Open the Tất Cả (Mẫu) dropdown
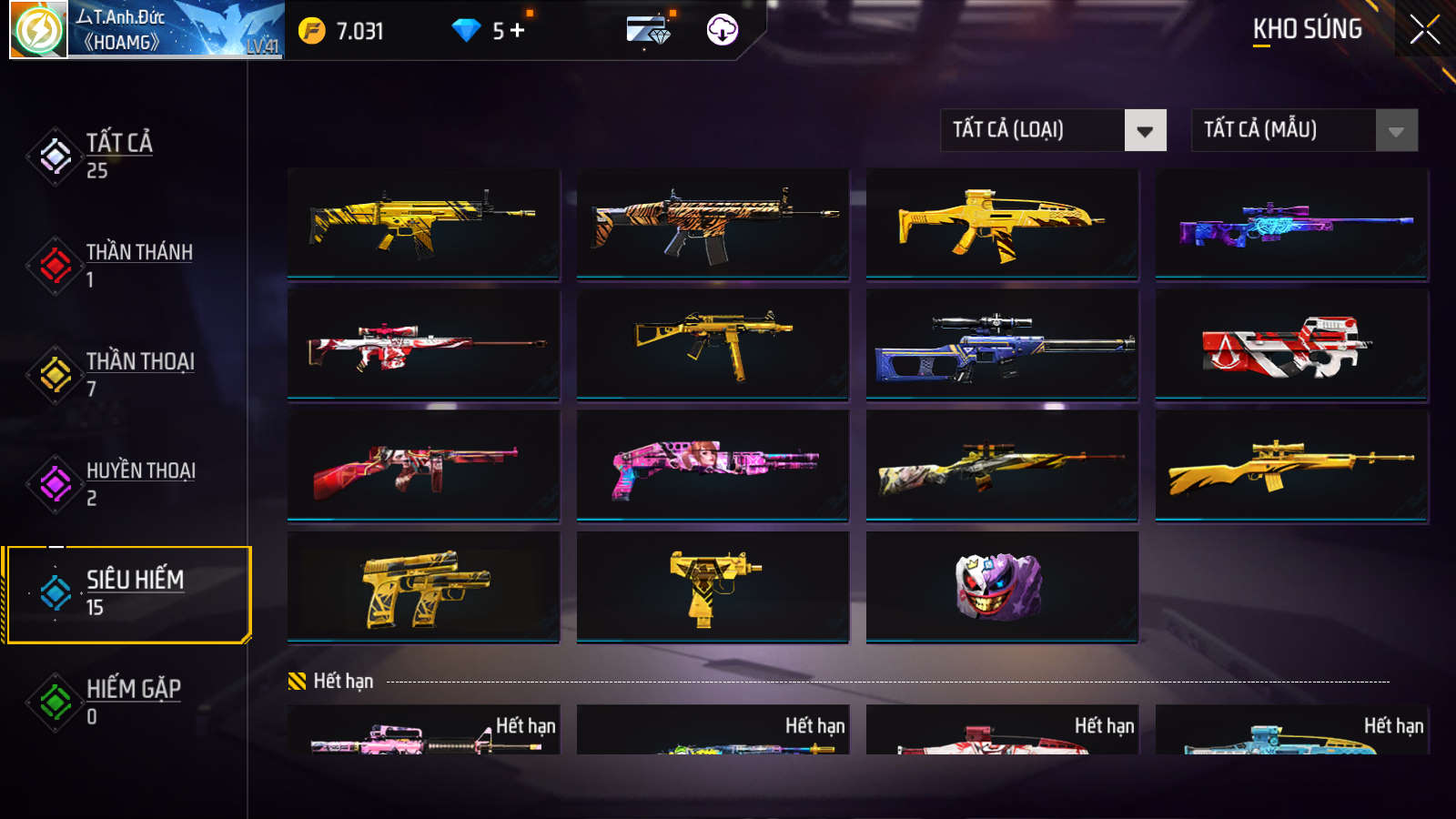 [1304, 130]
